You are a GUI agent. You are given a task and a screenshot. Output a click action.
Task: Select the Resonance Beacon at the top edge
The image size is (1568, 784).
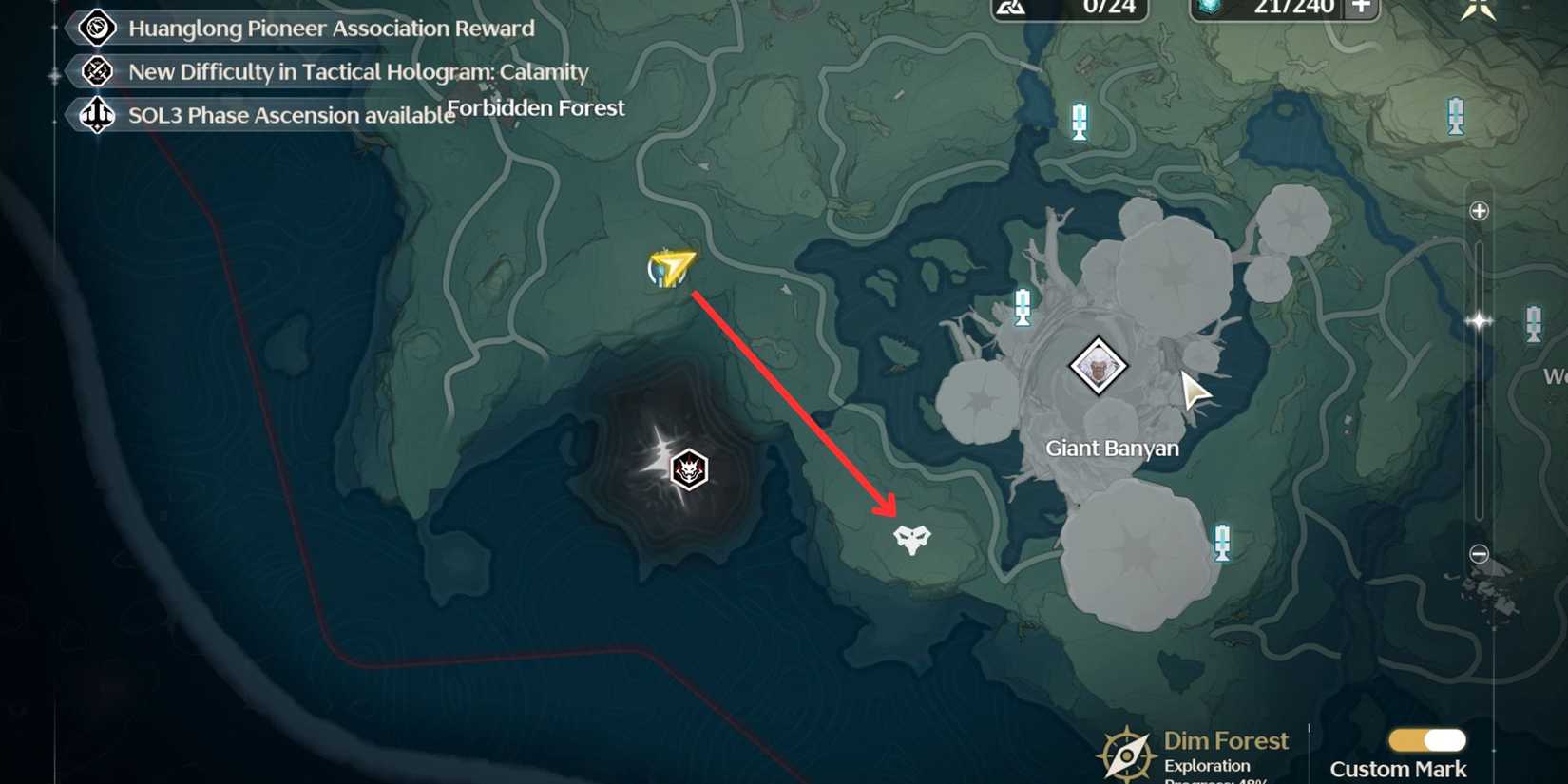(x=1079, y=122)
